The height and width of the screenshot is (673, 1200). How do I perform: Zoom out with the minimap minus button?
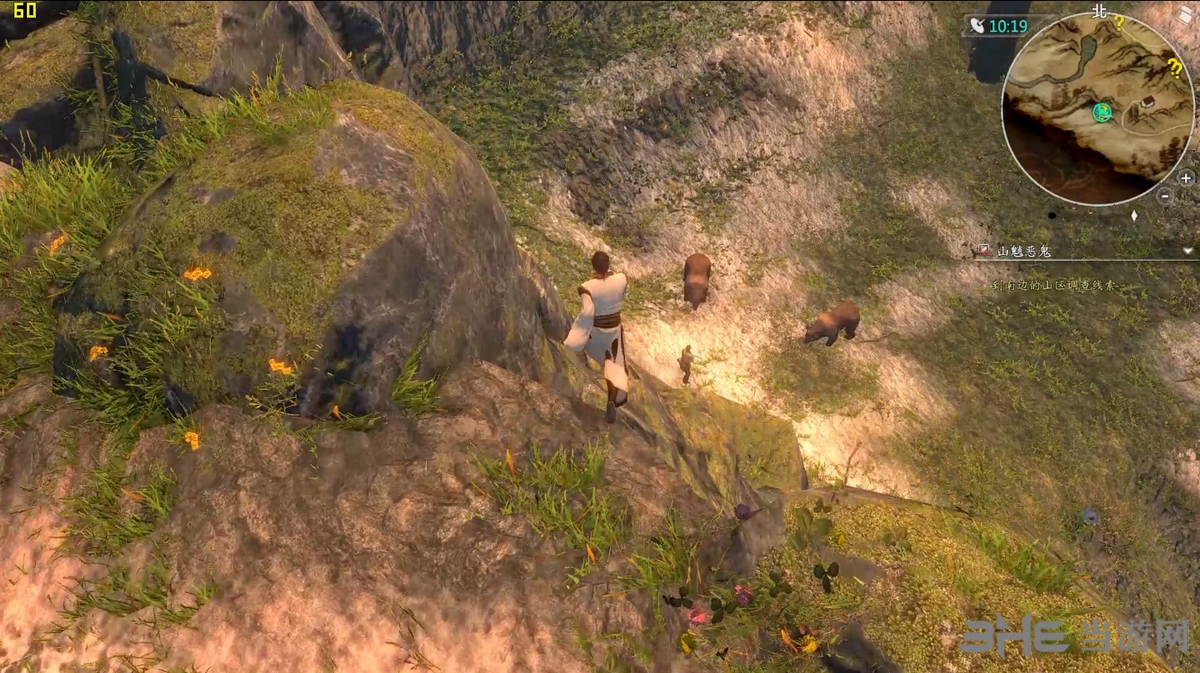[1165, 197]
